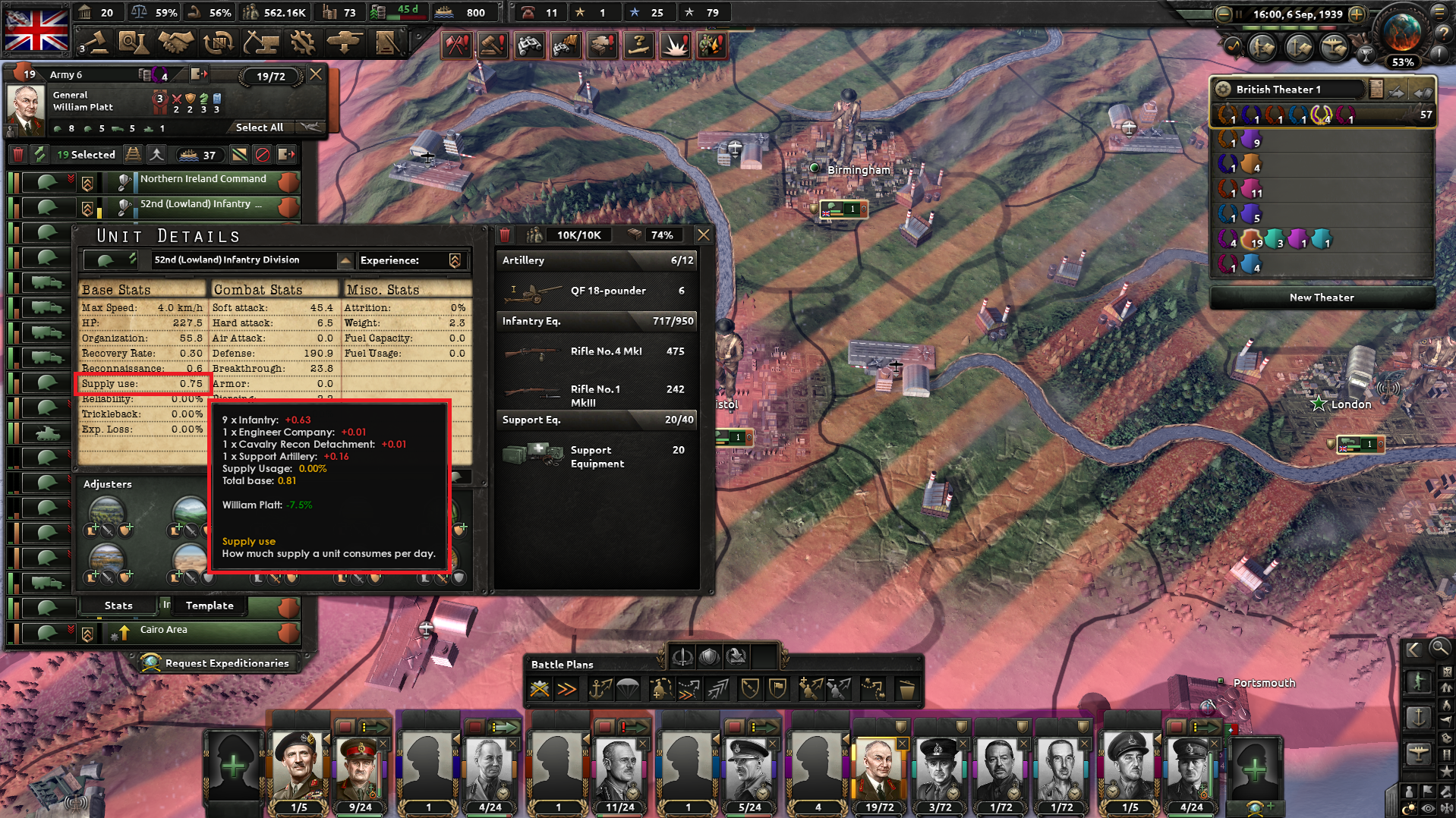This screenshot has width=1456, height=818.
Task: Delete the selected divisions with the trash icon
Action: click(17, 154)
